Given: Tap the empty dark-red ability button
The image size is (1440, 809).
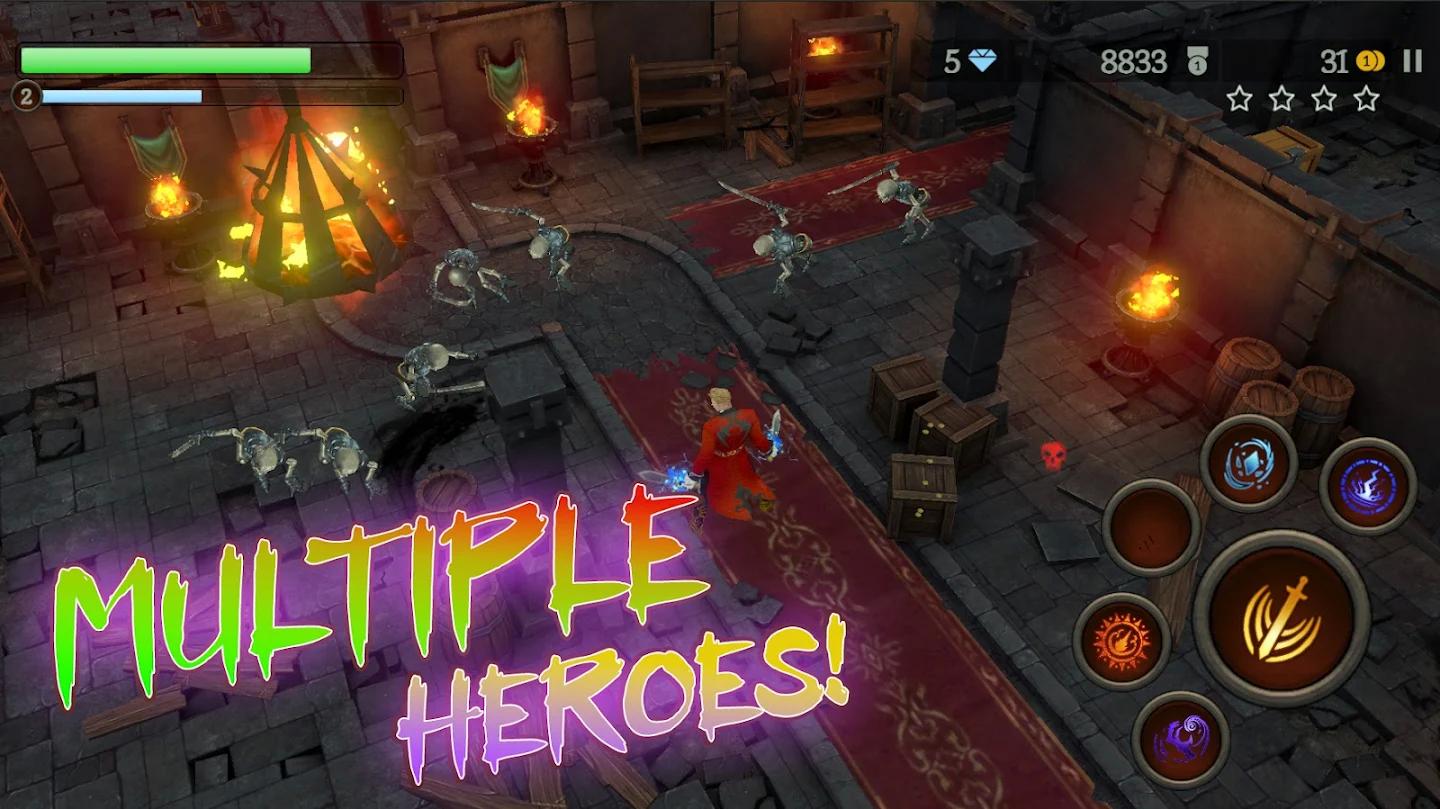Looking at the screenshot, I should [1151, 527].
